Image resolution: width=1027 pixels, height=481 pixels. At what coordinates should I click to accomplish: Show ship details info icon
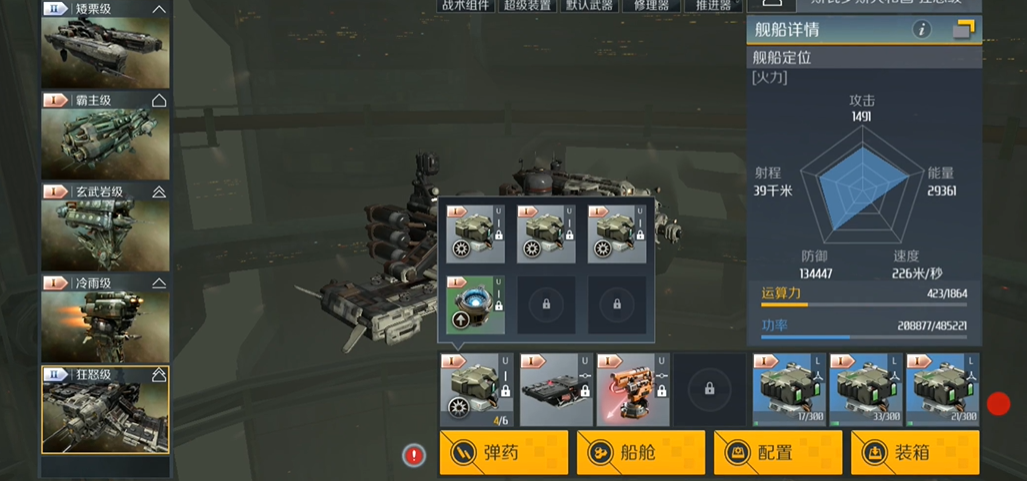(921, 30)
